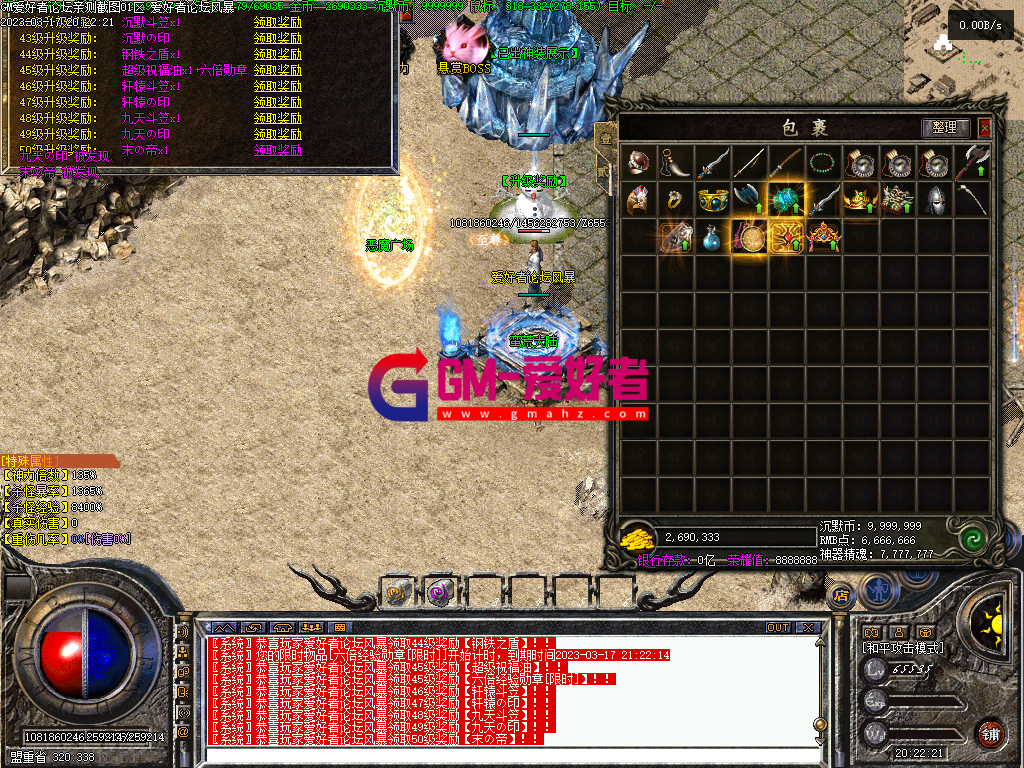
Task: Select the horn pendant necklace item
Action: coord(675,162)
